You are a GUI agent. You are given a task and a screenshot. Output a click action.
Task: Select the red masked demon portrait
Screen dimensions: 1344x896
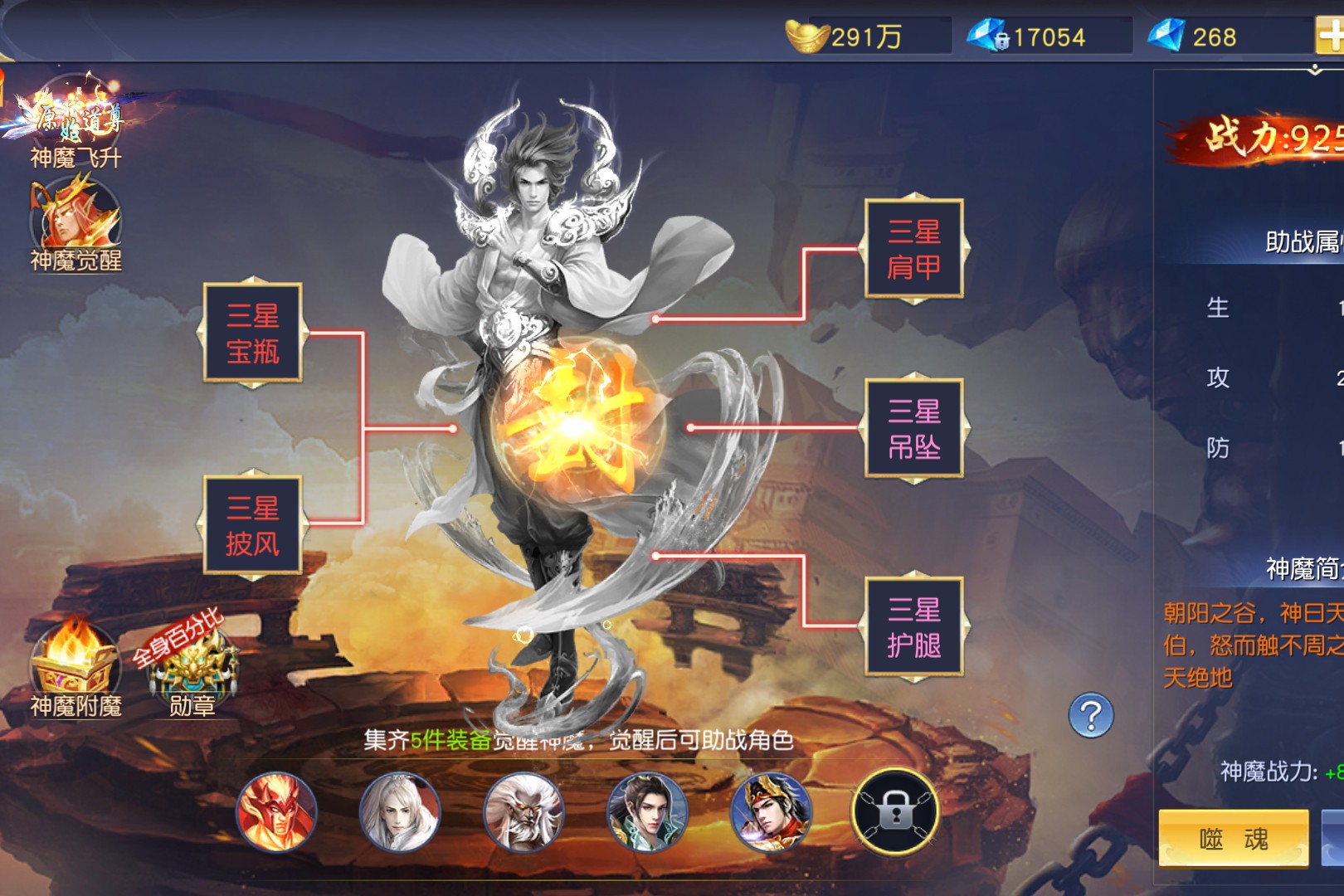point(276,812)
